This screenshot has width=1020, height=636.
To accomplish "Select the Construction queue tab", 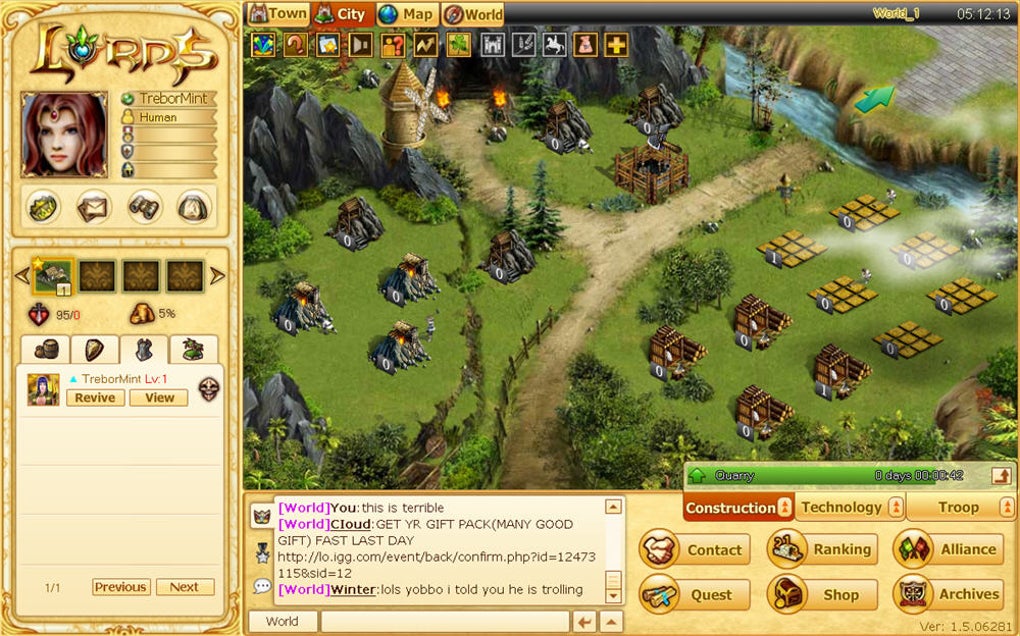I will [x=730, y=508].
